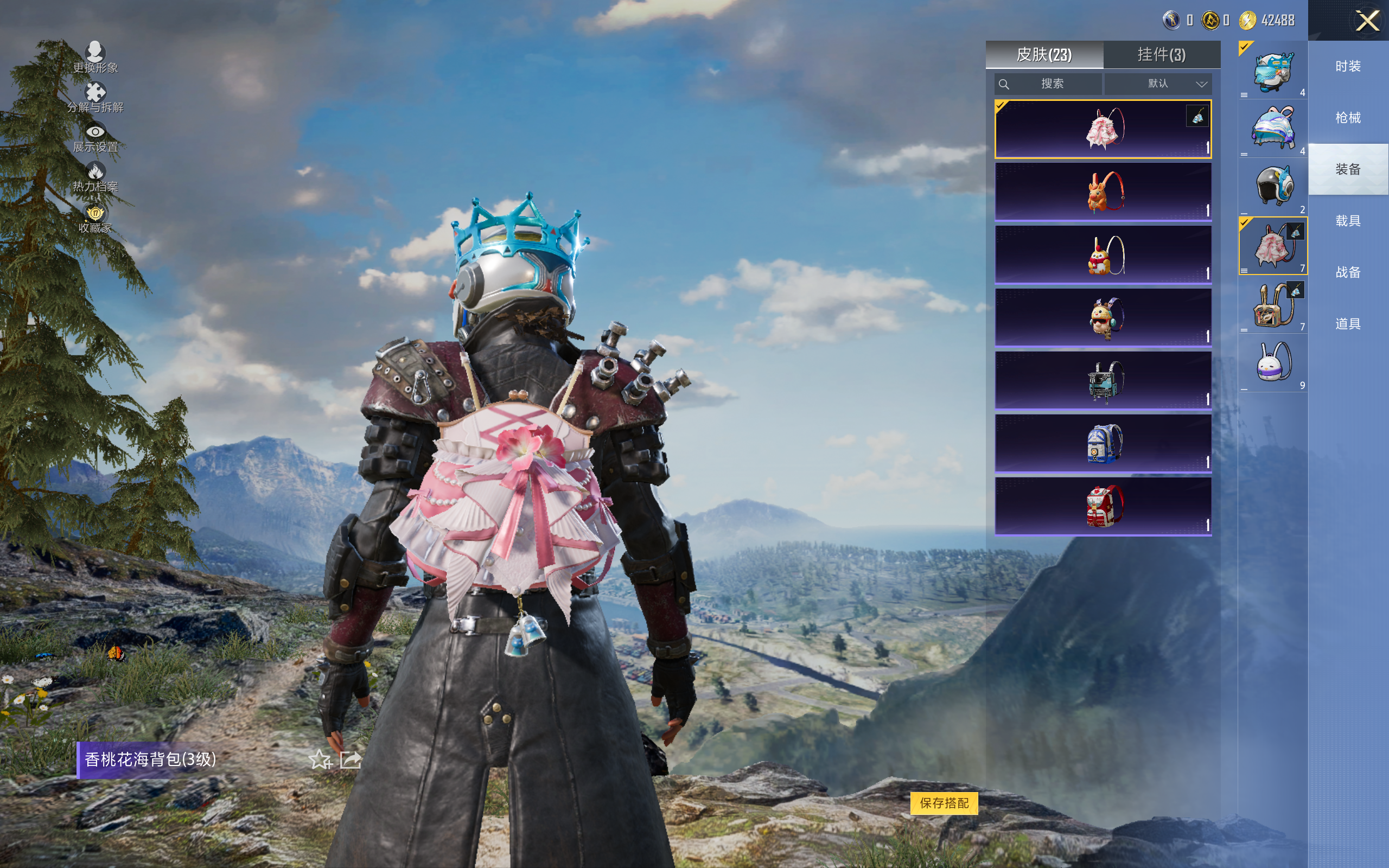
Task: Choose the red and white backpack skin
Action: [x=1103, y=506]
